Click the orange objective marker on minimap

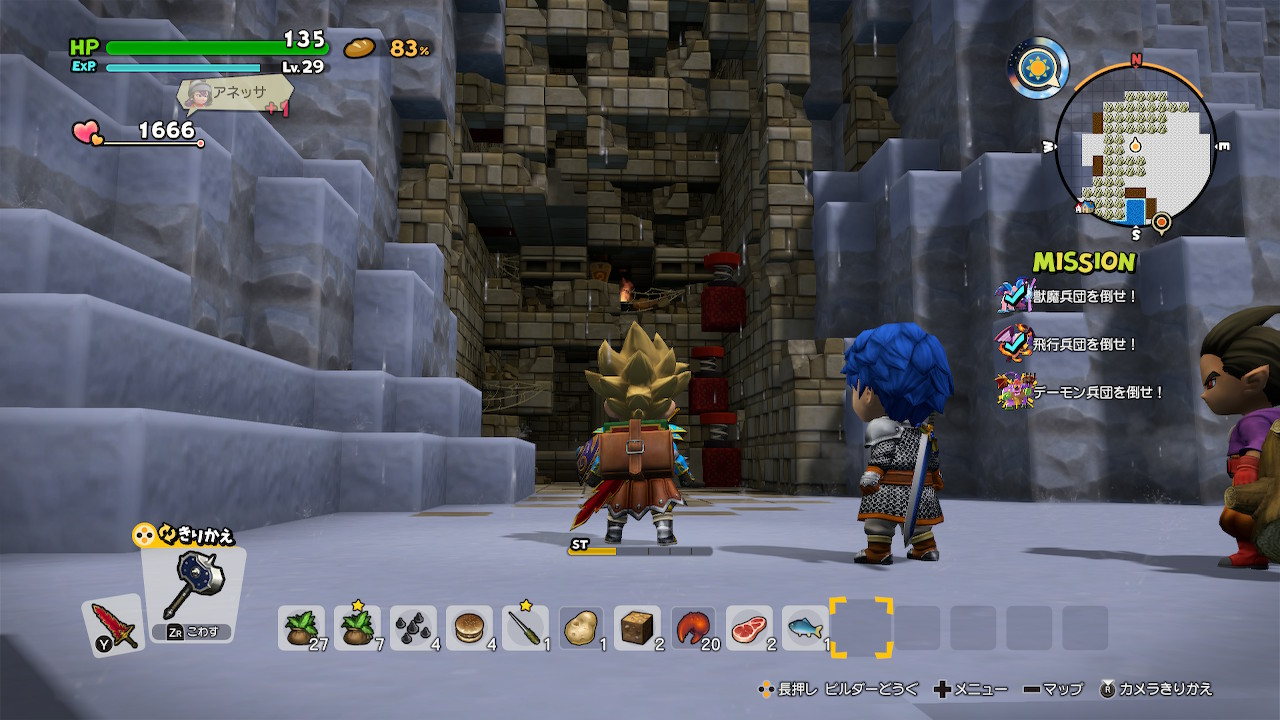point(1160,221)
